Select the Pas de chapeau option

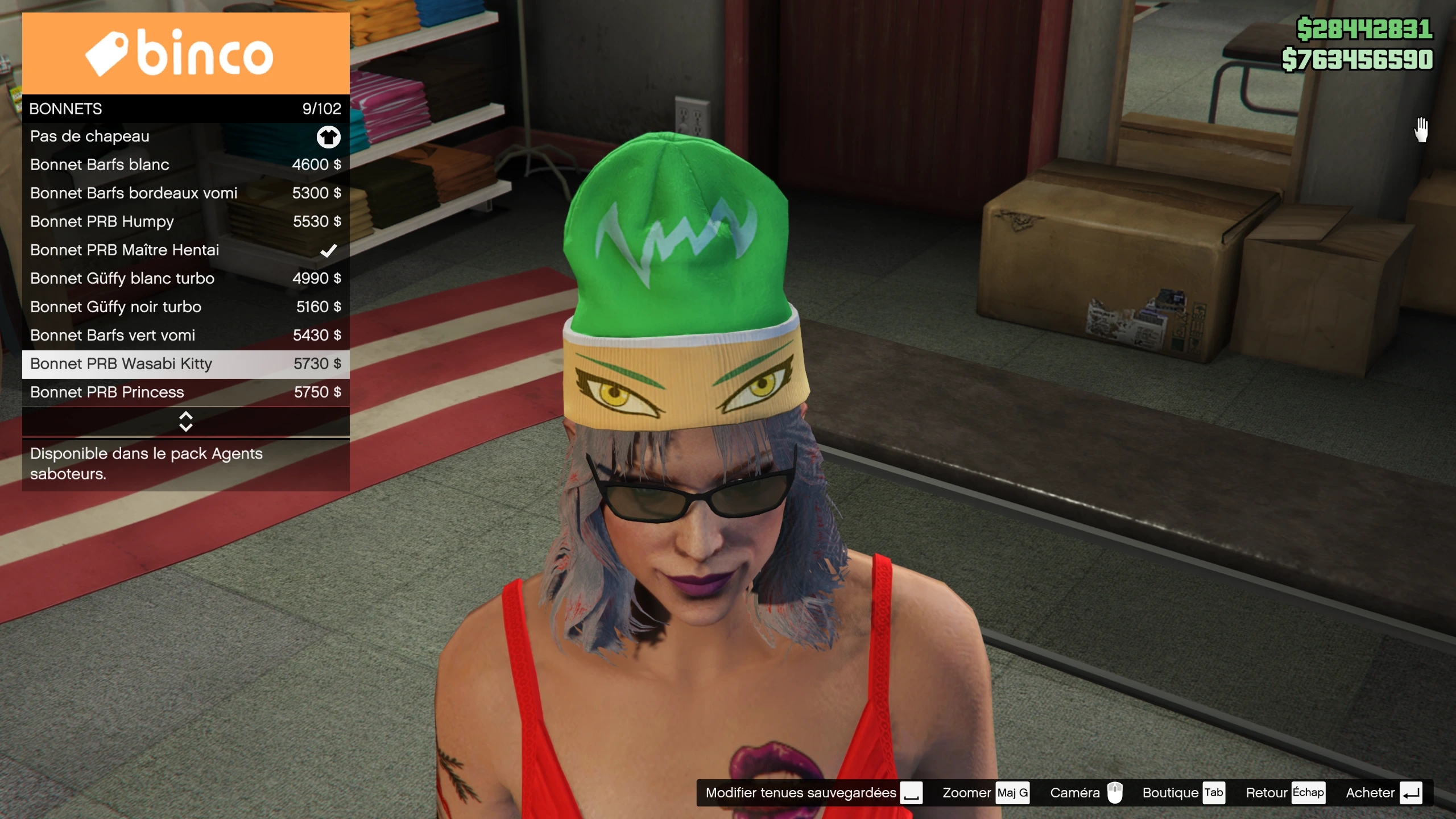tap(185, 136)
